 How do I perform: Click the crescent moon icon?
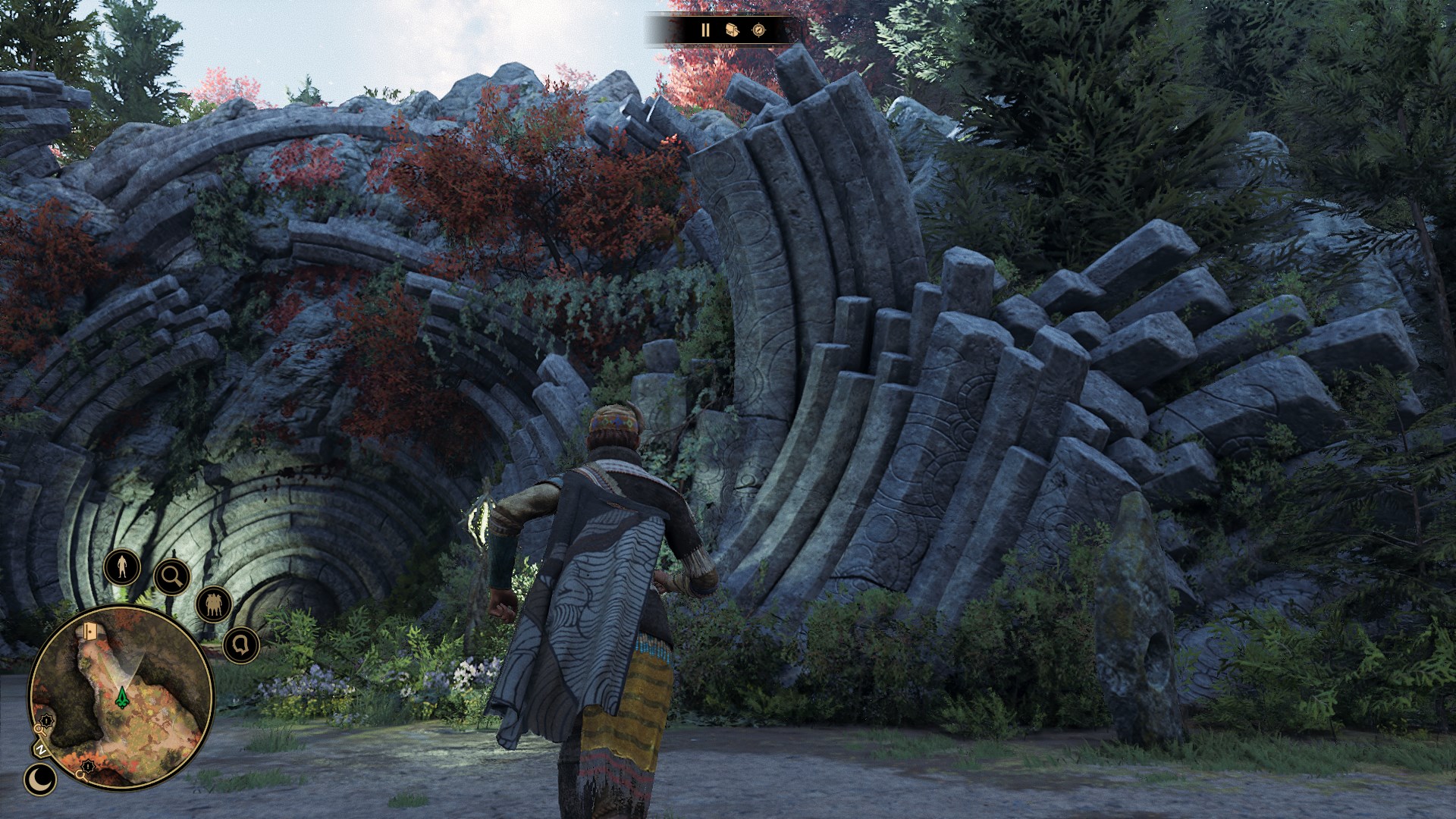click(38, 779)
